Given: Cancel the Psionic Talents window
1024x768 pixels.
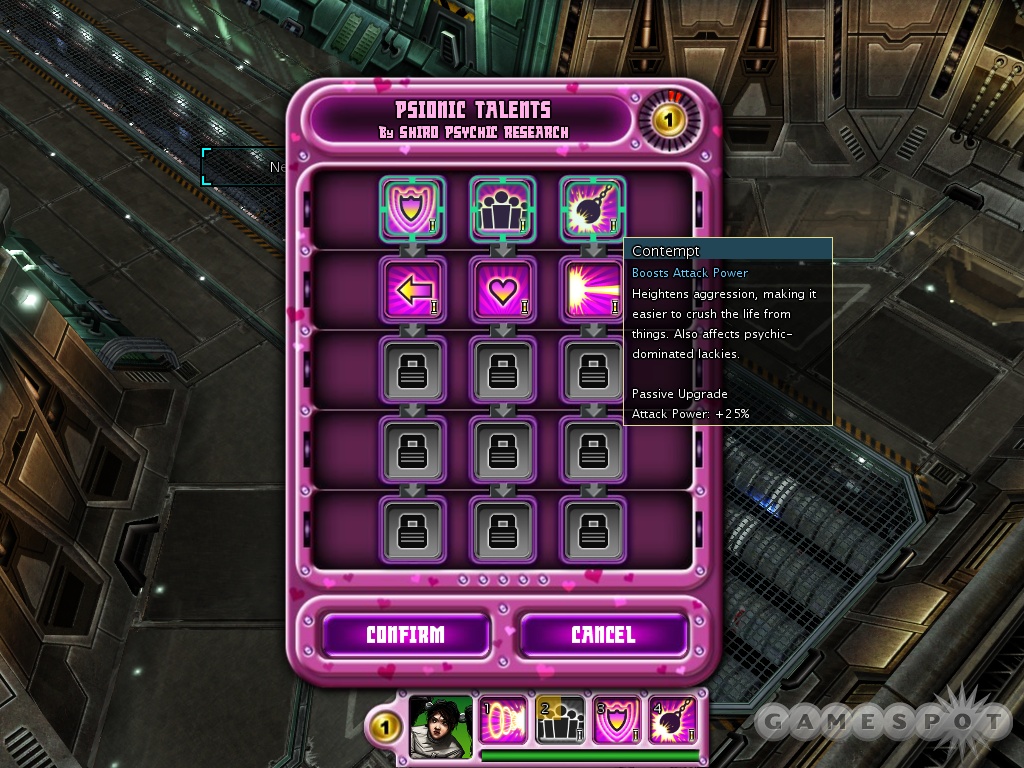Looking at the screenshot, I should [x=603, y=635].
